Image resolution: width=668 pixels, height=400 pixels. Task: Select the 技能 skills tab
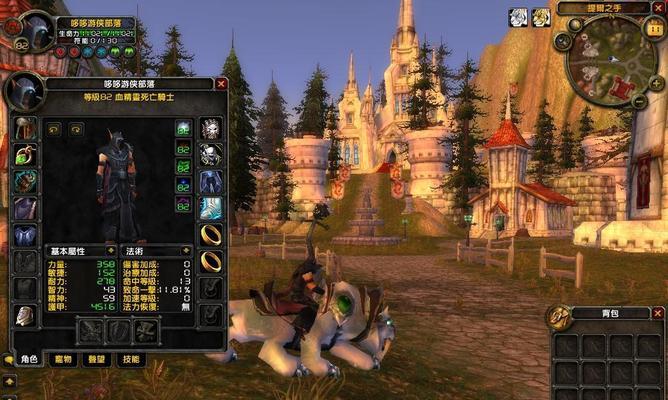coord(132,359)
